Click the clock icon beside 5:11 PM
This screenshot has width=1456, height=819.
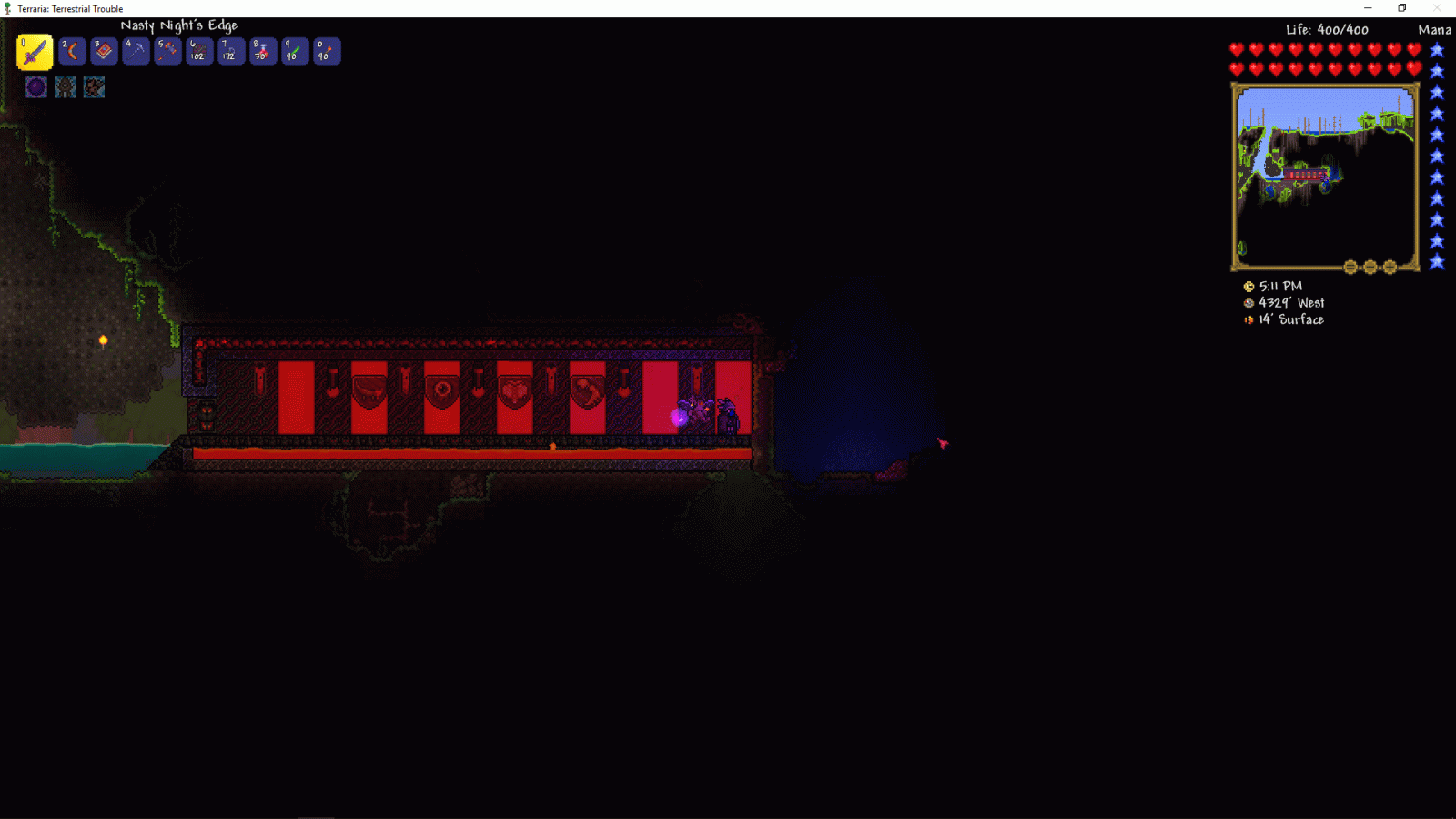click(x=1249, y=285)
